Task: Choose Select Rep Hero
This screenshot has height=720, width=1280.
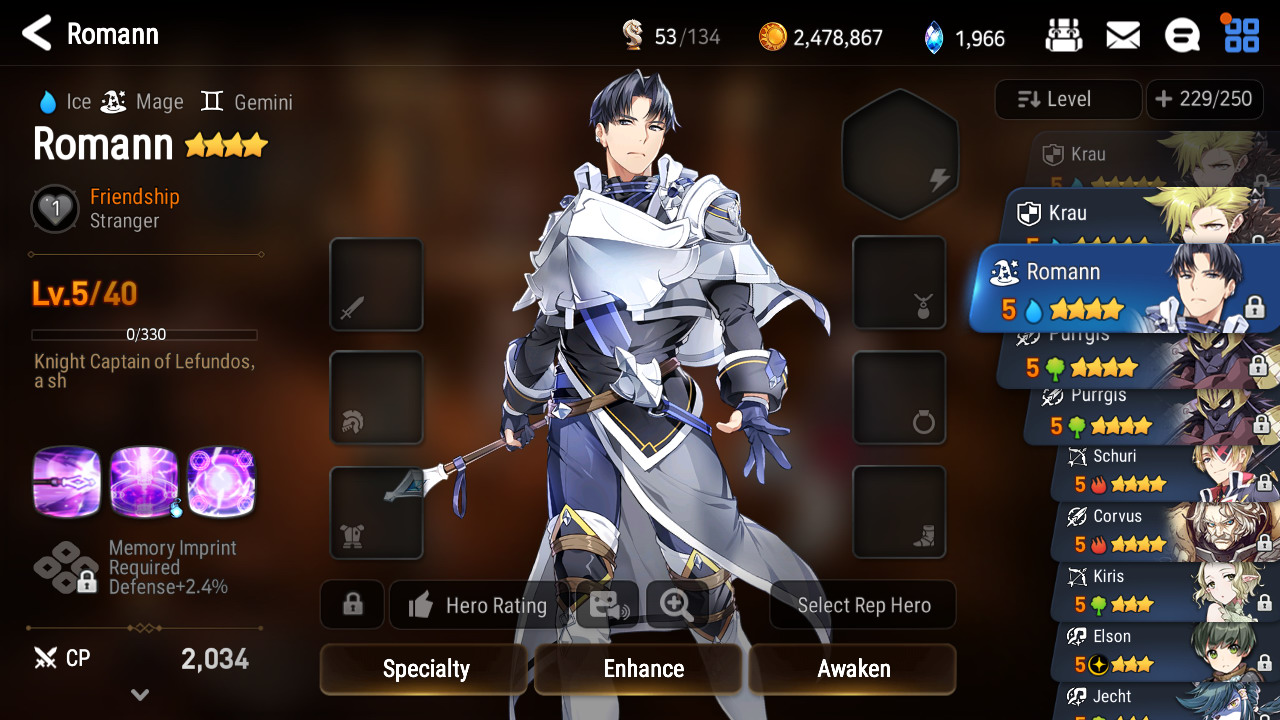Action: point(863,605)
